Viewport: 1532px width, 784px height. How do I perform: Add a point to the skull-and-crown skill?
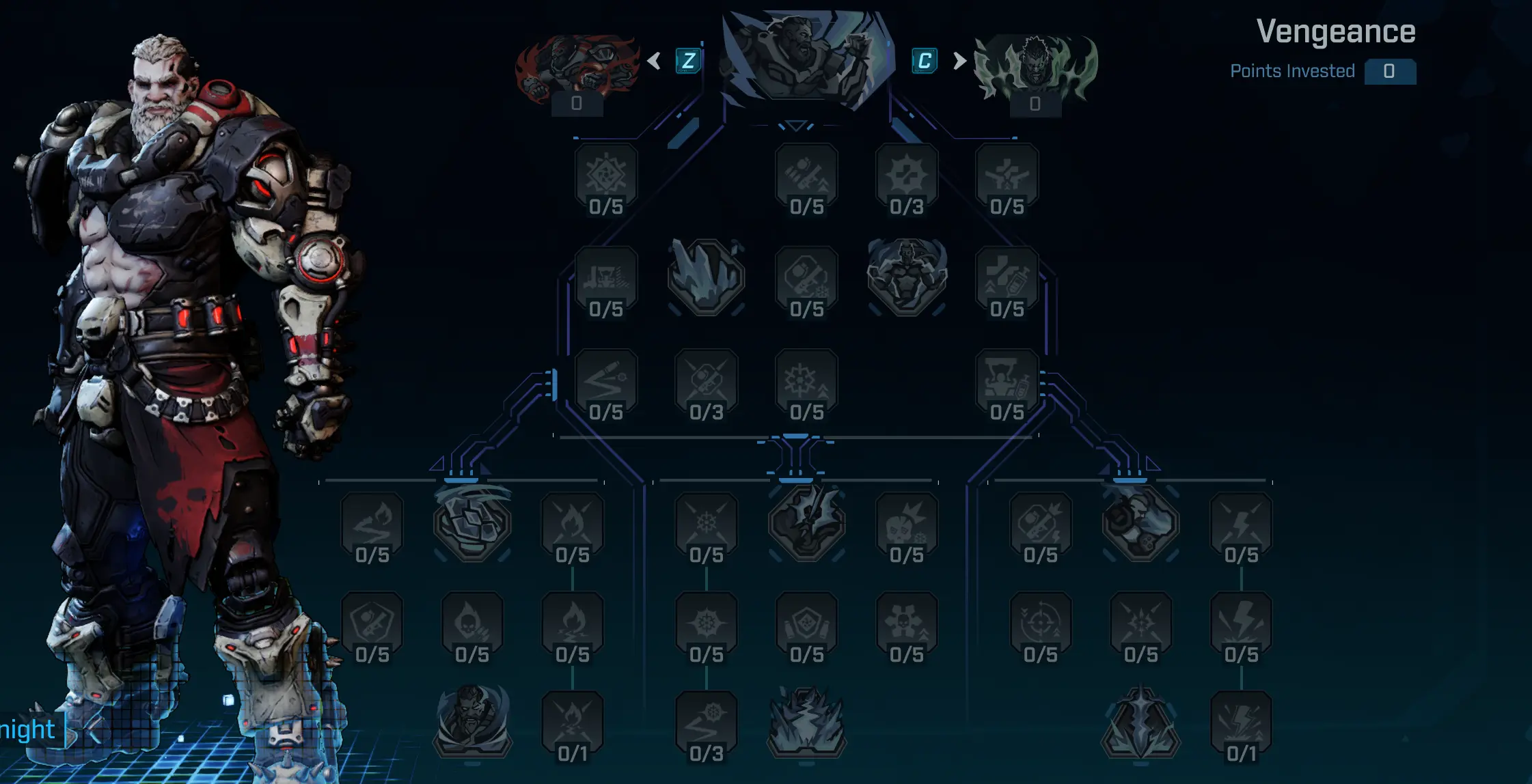pyautogui.click(x=907, y=527)
